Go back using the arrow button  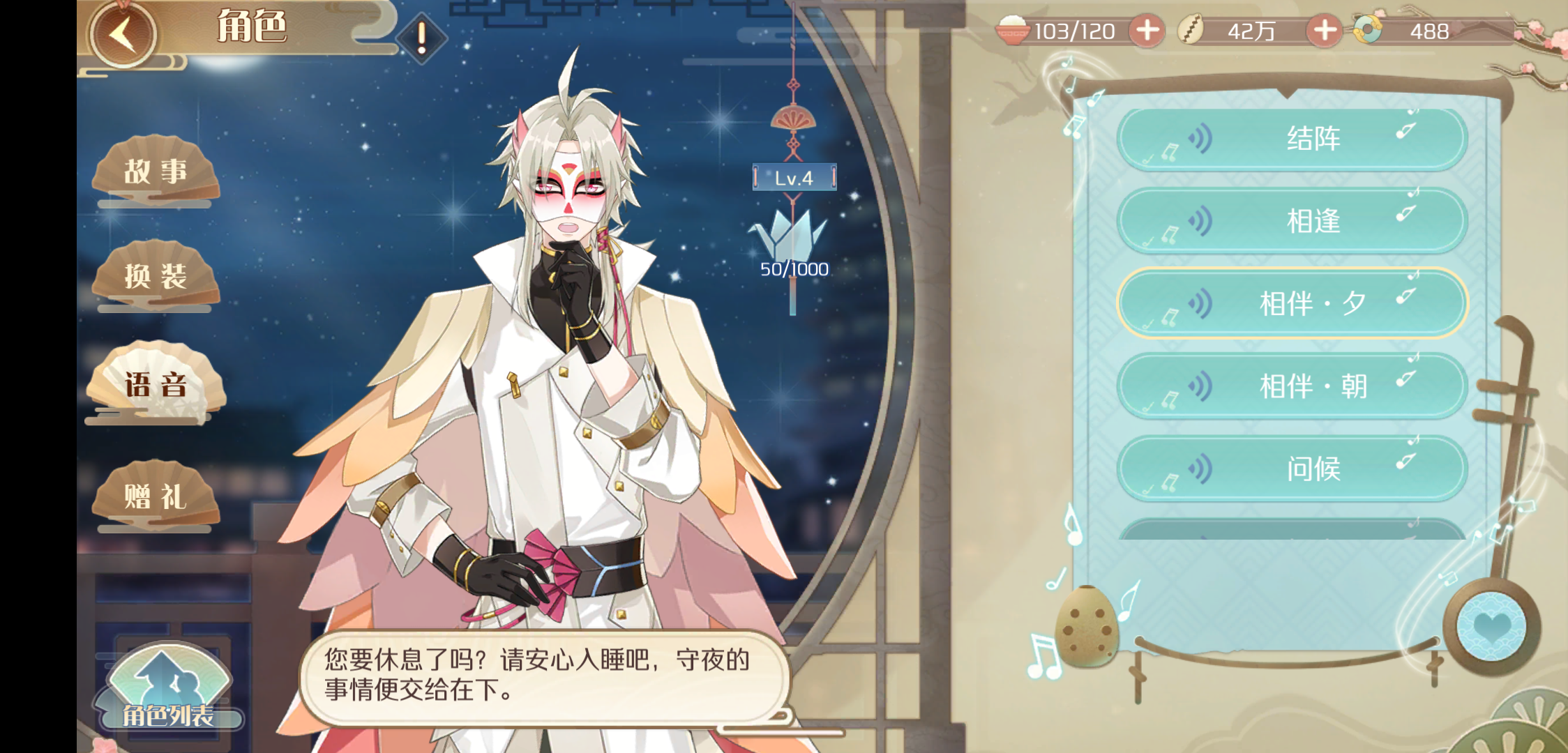coord(123,34)
